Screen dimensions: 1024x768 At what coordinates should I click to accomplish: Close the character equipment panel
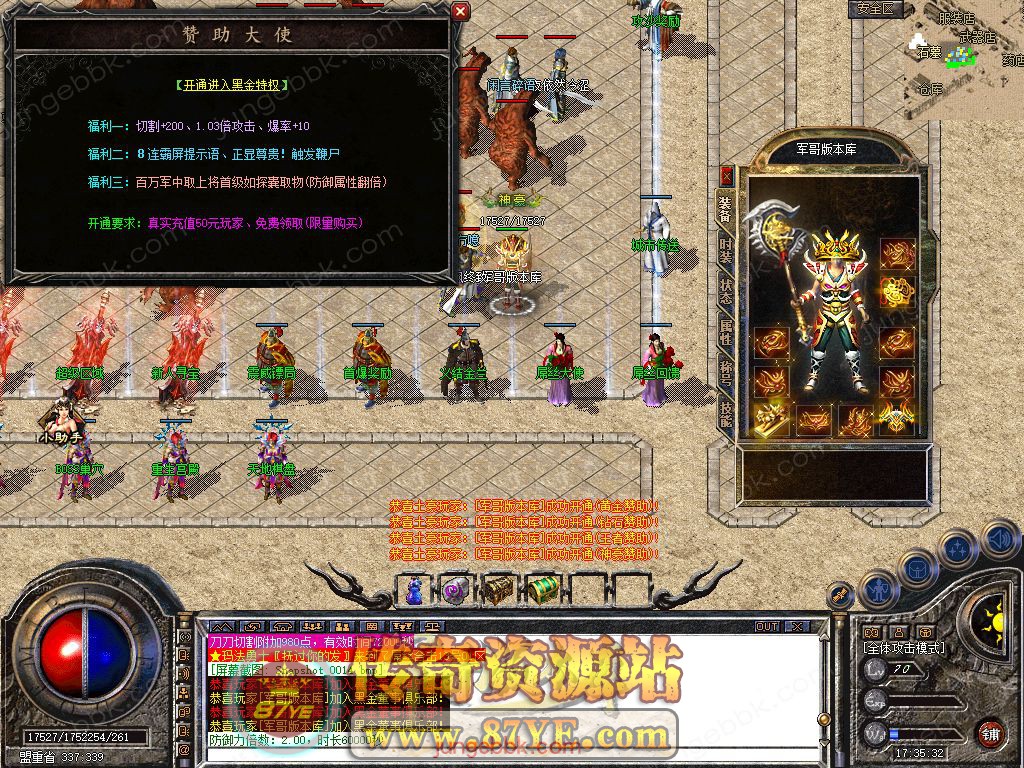[727, 175]
